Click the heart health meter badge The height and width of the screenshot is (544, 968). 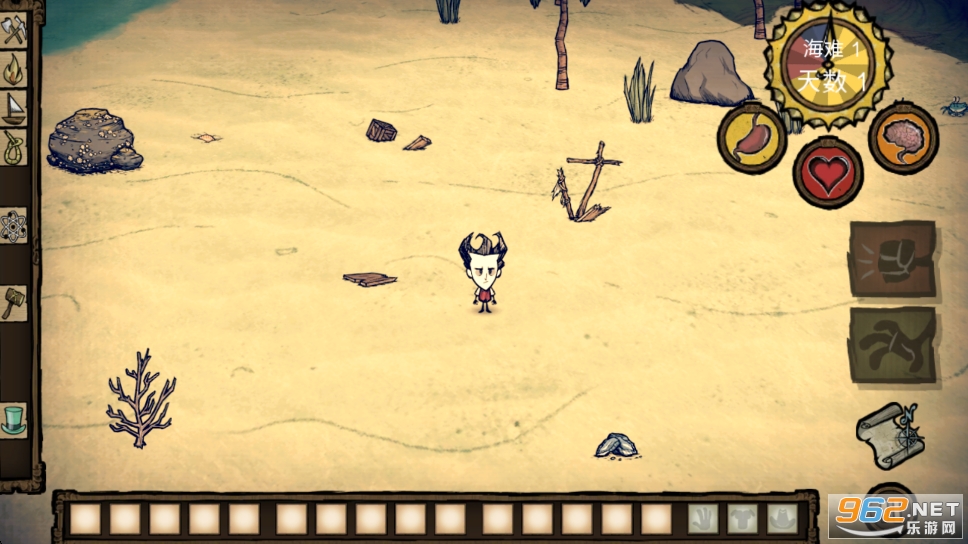point(827,173)
